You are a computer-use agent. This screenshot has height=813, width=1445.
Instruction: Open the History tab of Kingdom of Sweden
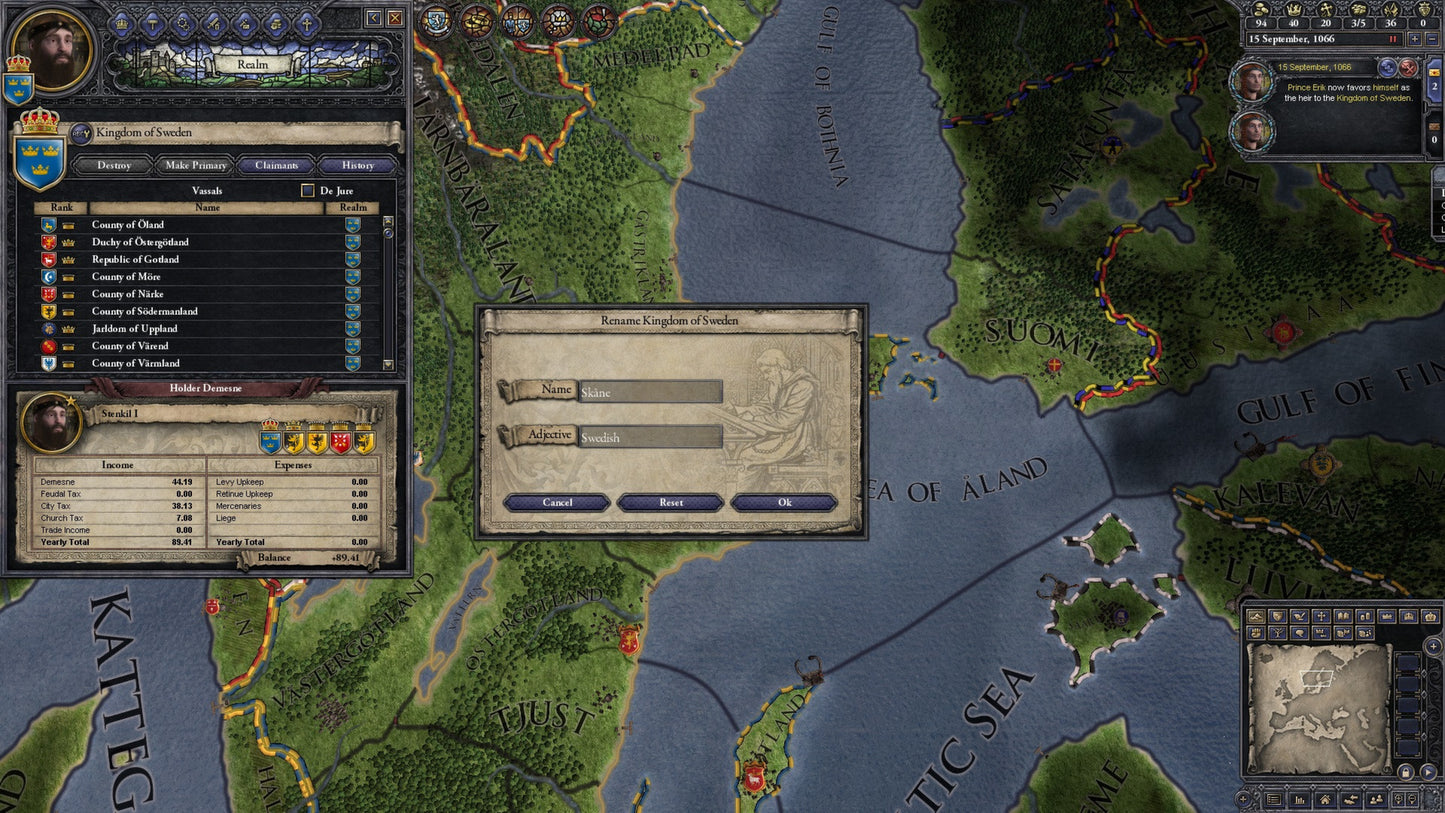click(x=356, y=165)
